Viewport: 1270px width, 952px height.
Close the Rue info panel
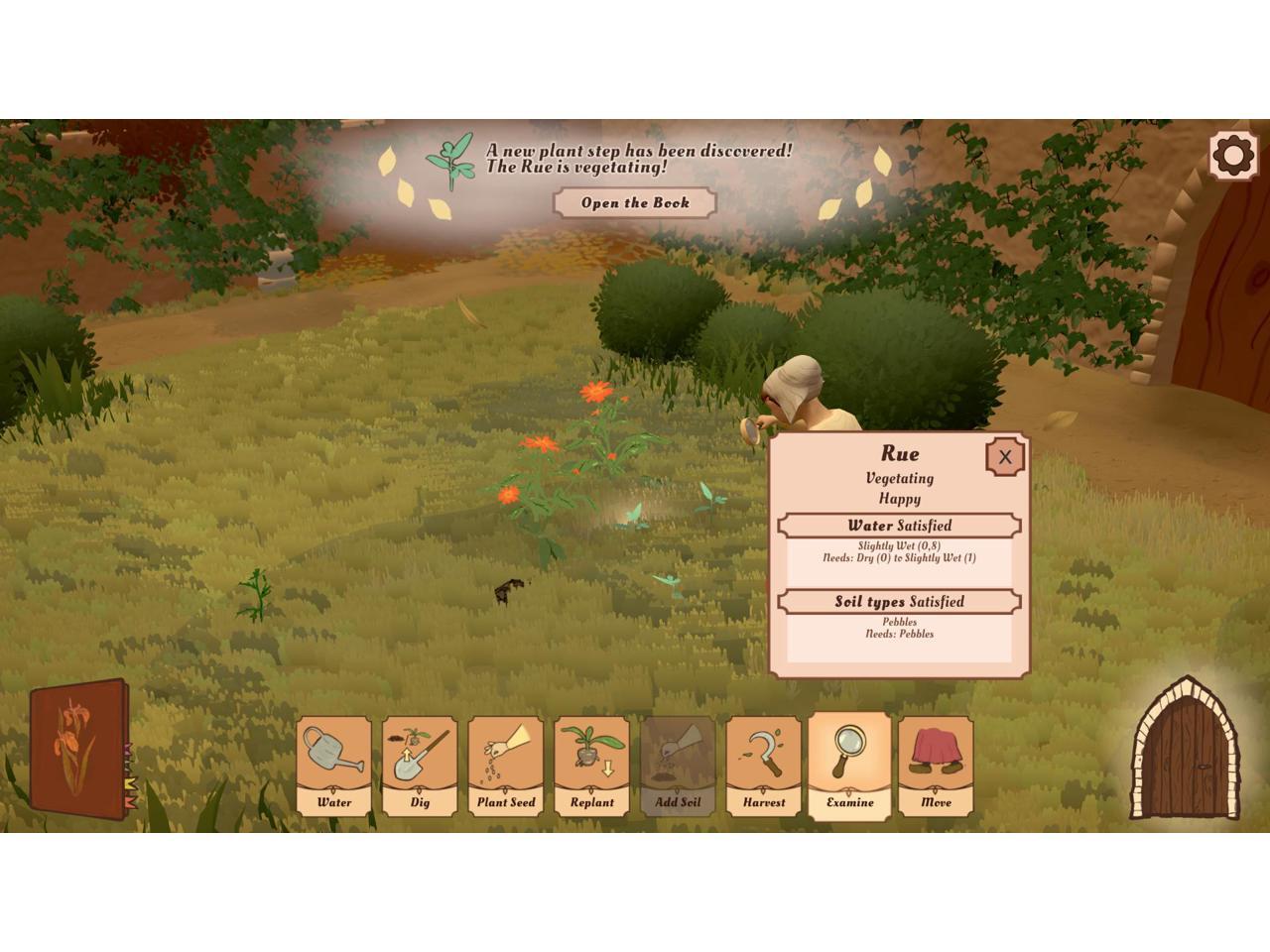(1004, 457)
